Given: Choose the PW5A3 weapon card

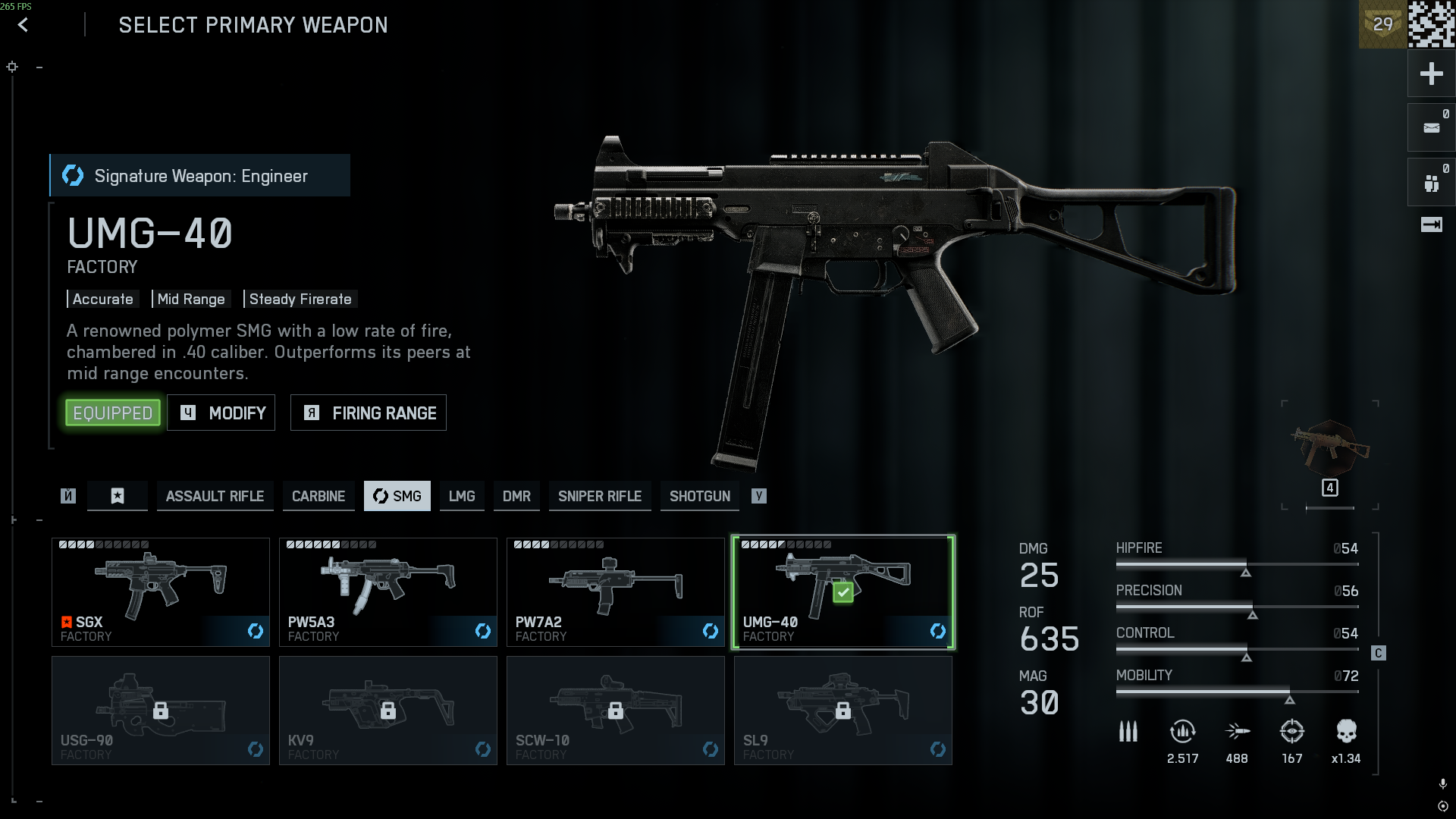Looking at the screenshot, I should click(388, 592).
